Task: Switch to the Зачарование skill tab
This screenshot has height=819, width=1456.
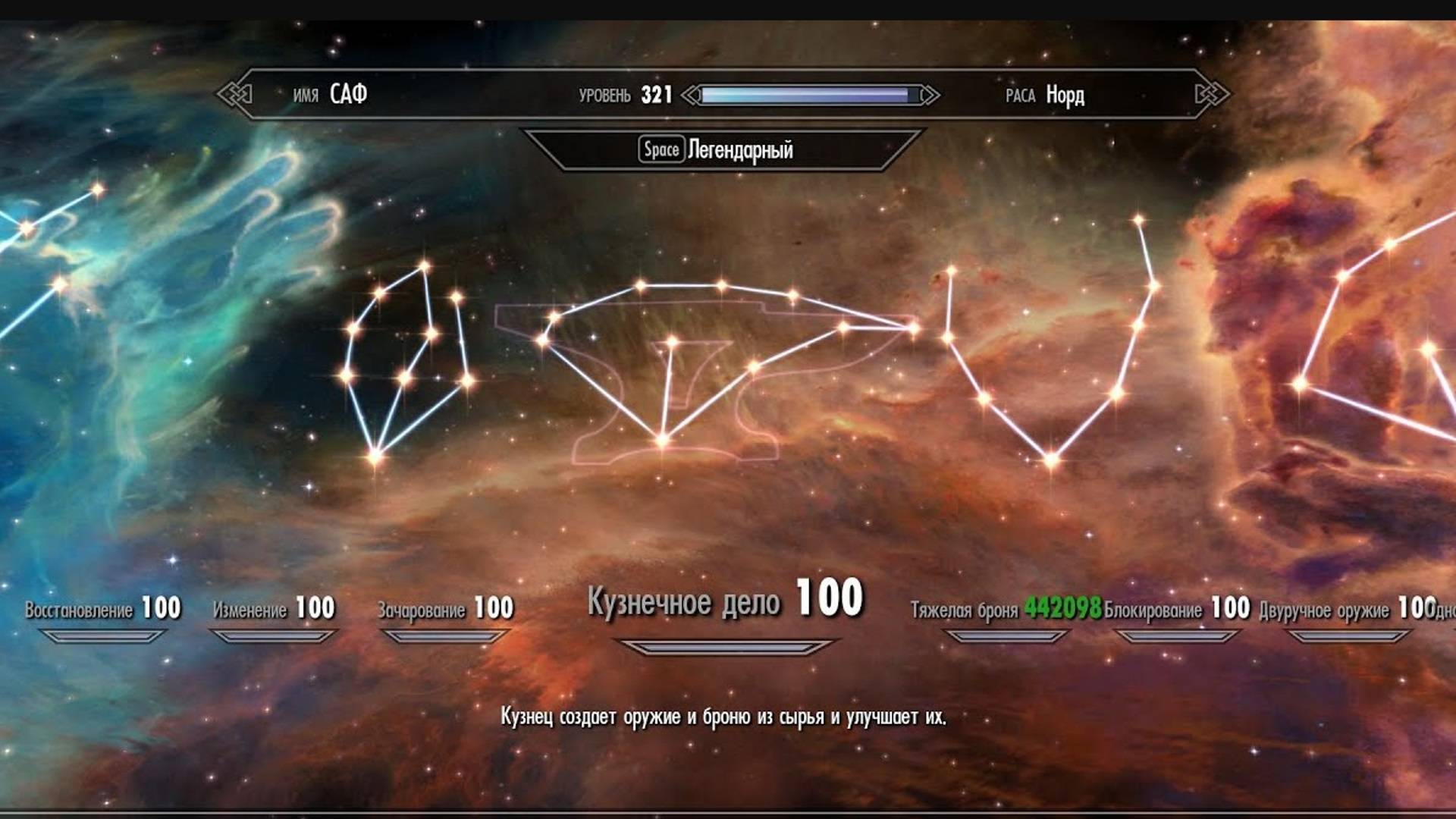Action: coord(444,607)
